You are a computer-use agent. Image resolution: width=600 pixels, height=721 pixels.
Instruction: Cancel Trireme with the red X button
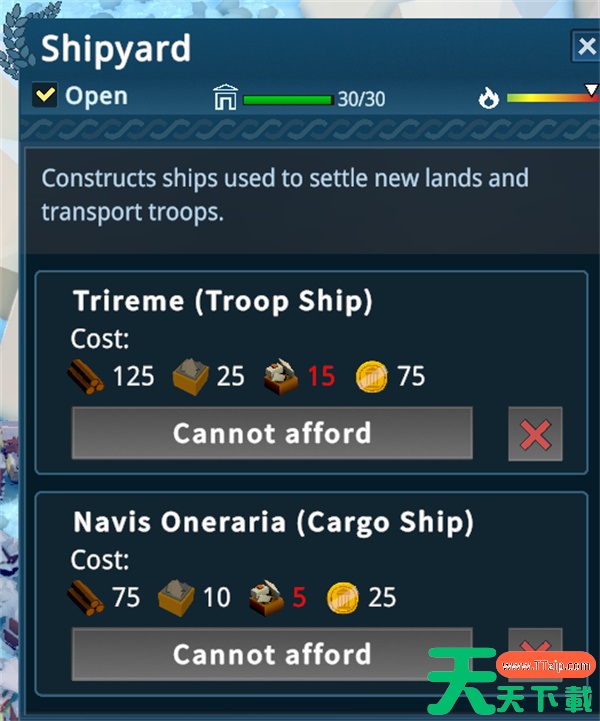click(x=535, y=434)
